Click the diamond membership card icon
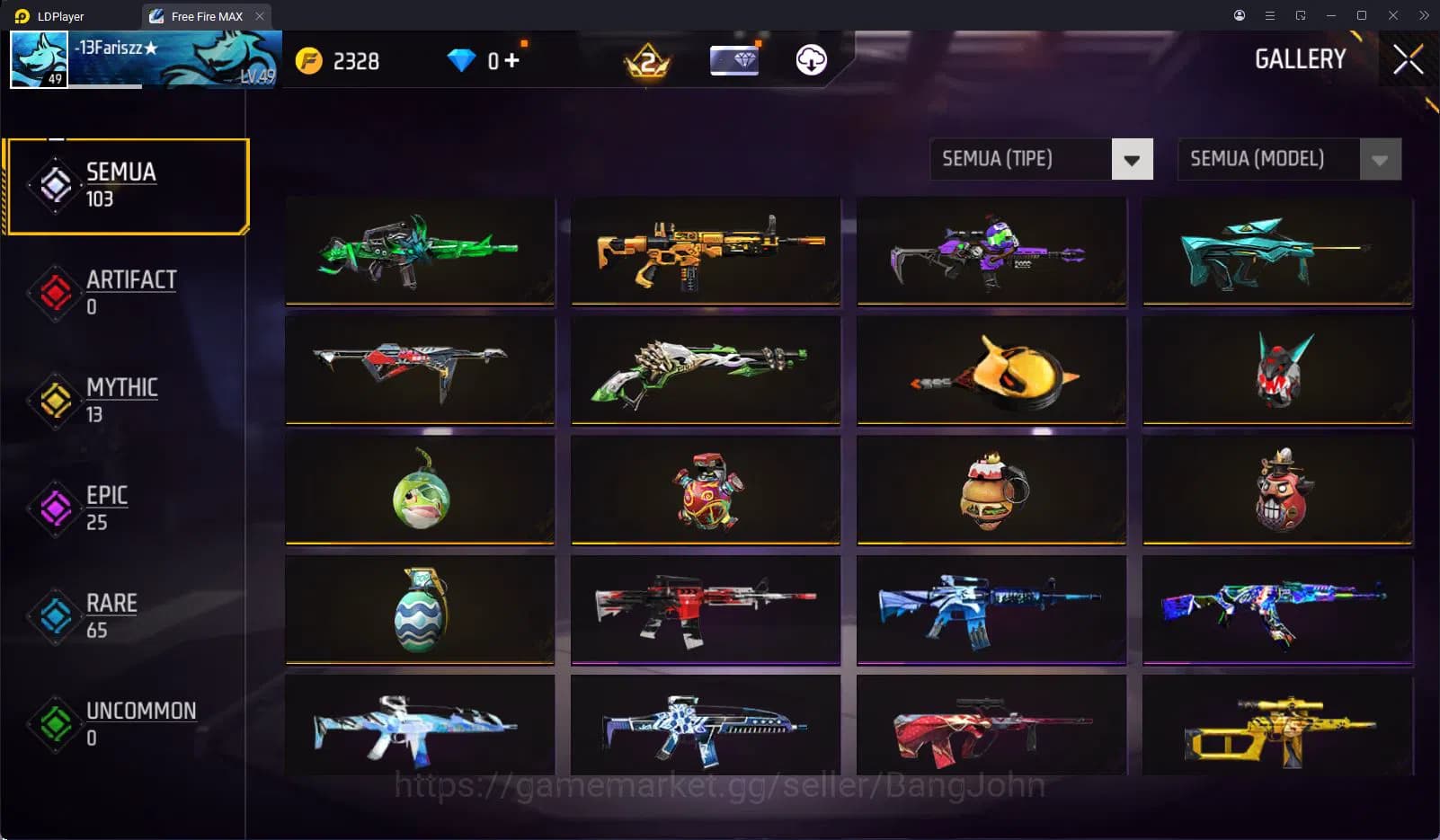Image resolution: width=1440 pixels, height=840 pixels. 733,60
